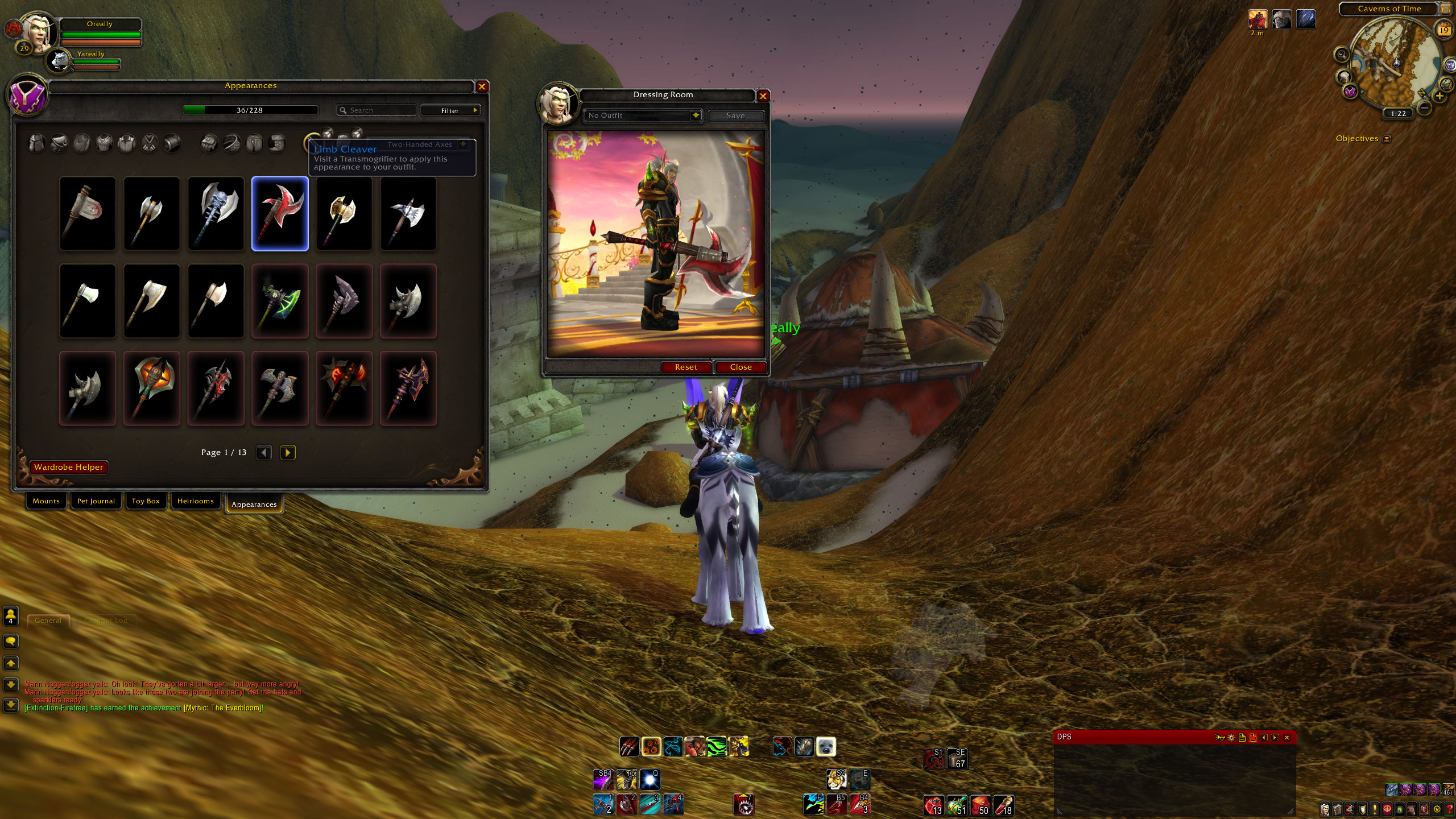Open the Toy Box tab

click(x=146, y=501)
